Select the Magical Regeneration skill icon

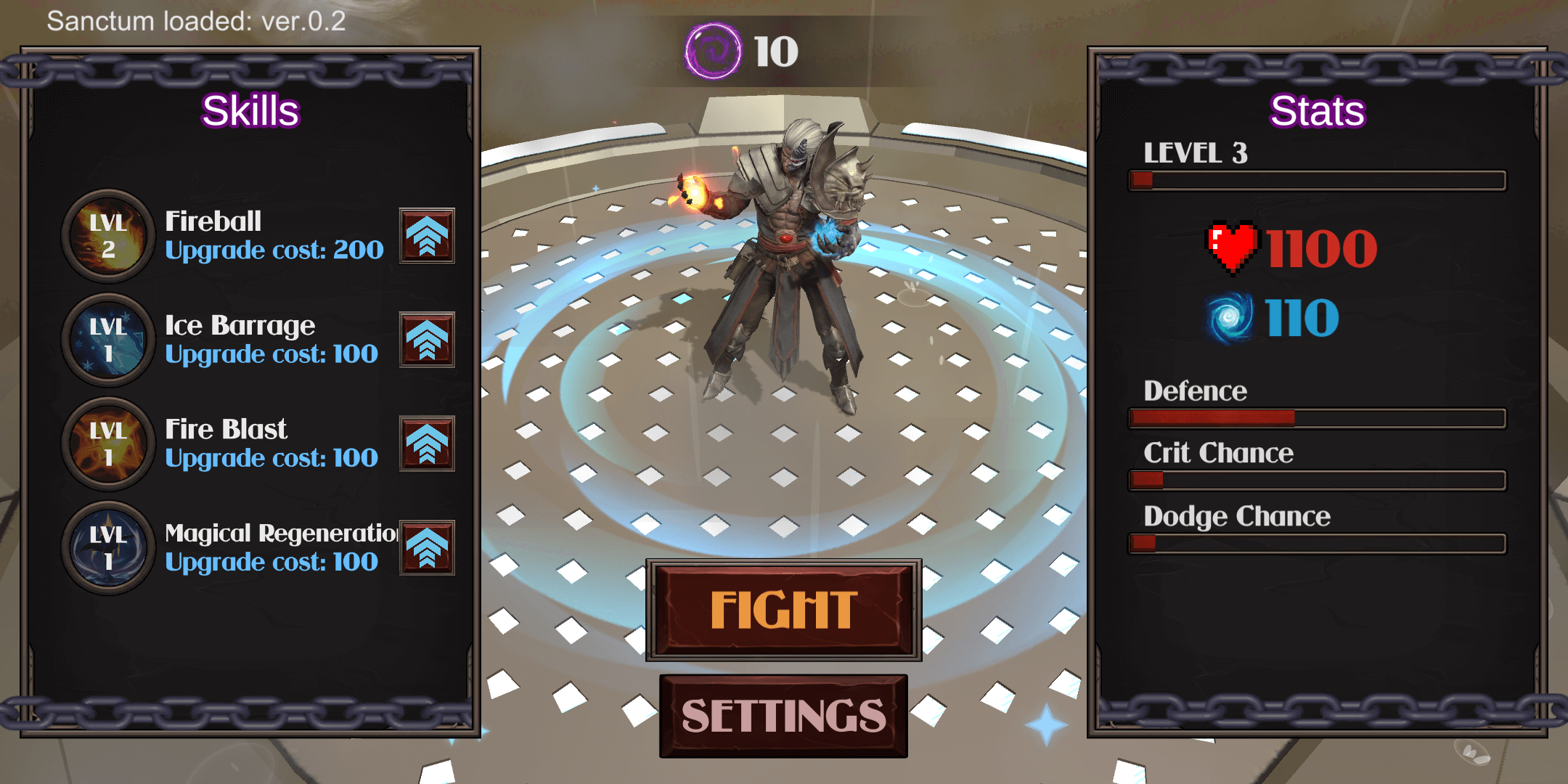tap(108, 548)
